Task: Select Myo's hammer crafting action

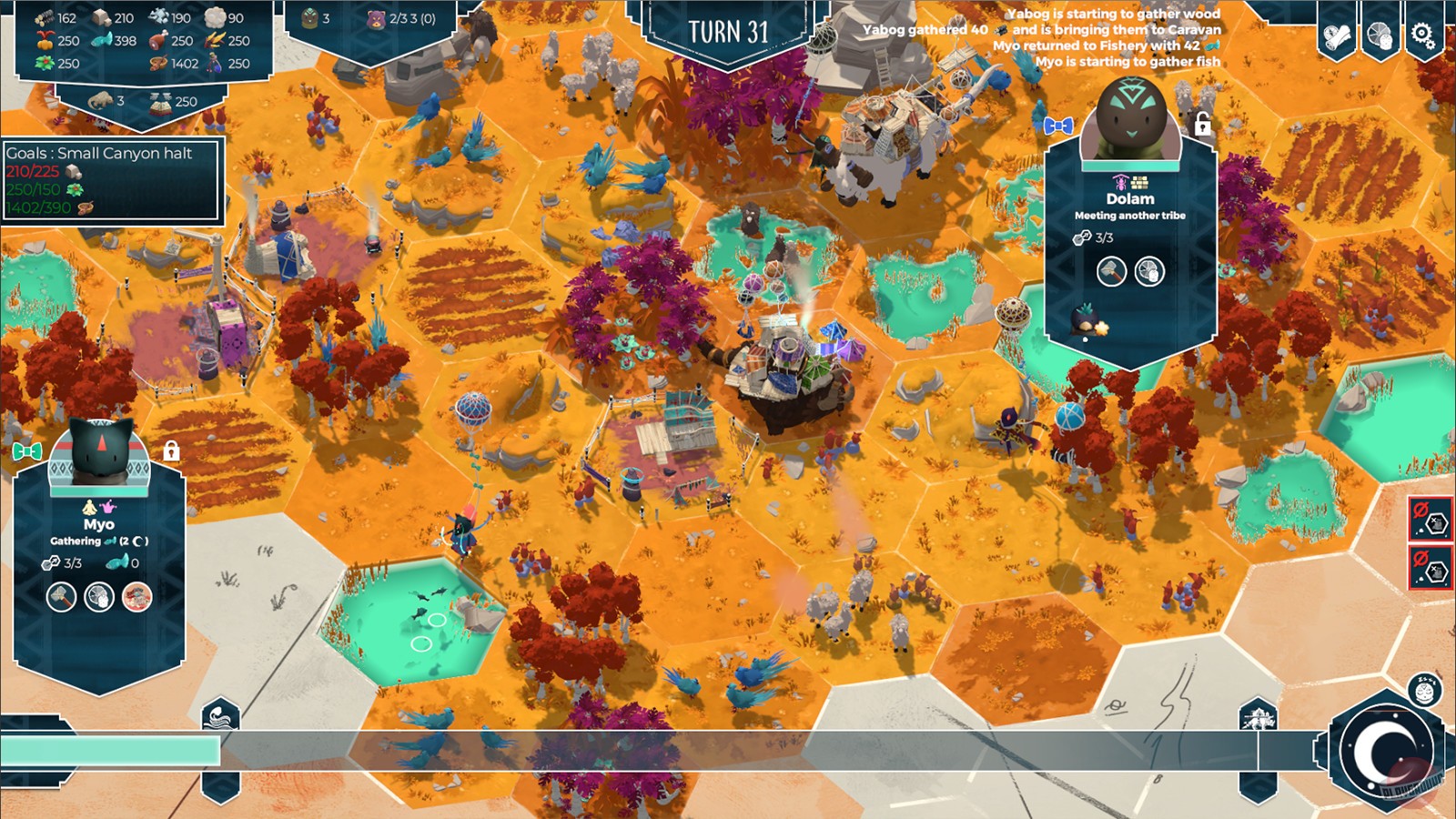Action: (60, 599)
